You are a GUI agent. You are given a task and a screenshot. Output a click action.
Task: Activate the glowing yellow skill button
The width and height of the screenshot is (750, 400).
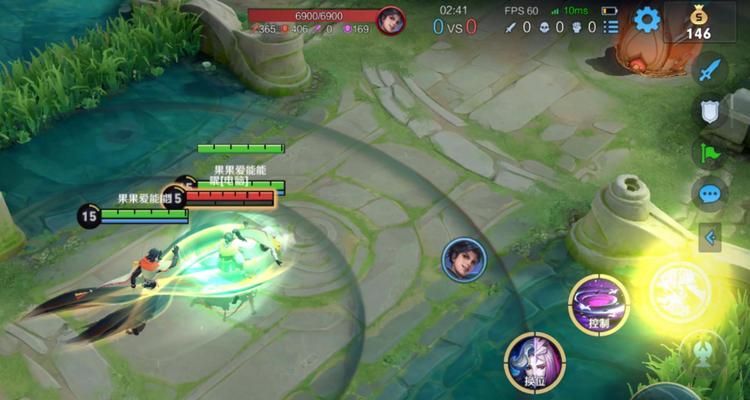click(x=679, y=292)
